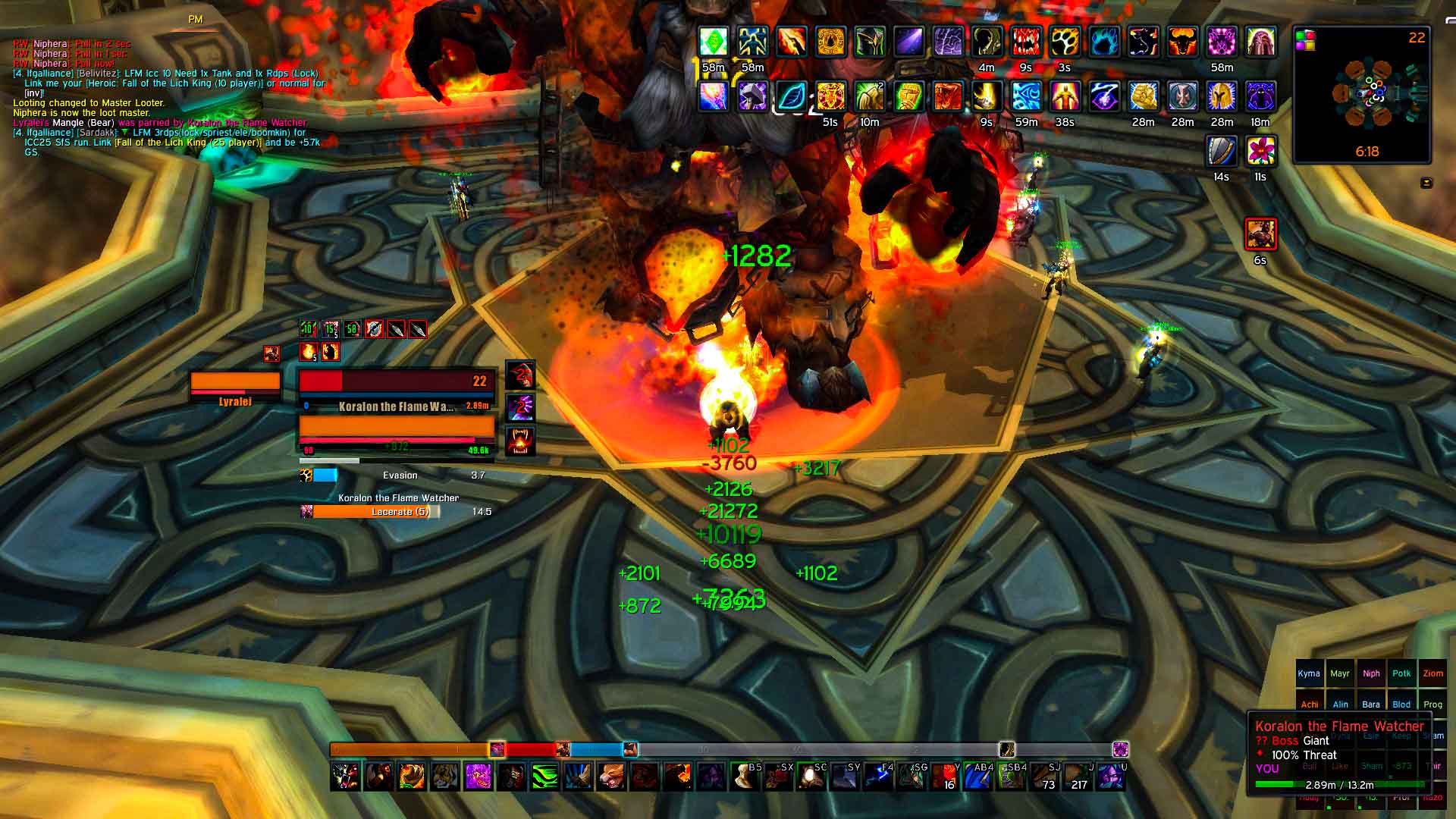
Task: Click the pink flower buff icon
Action: tap(1260, 152)
